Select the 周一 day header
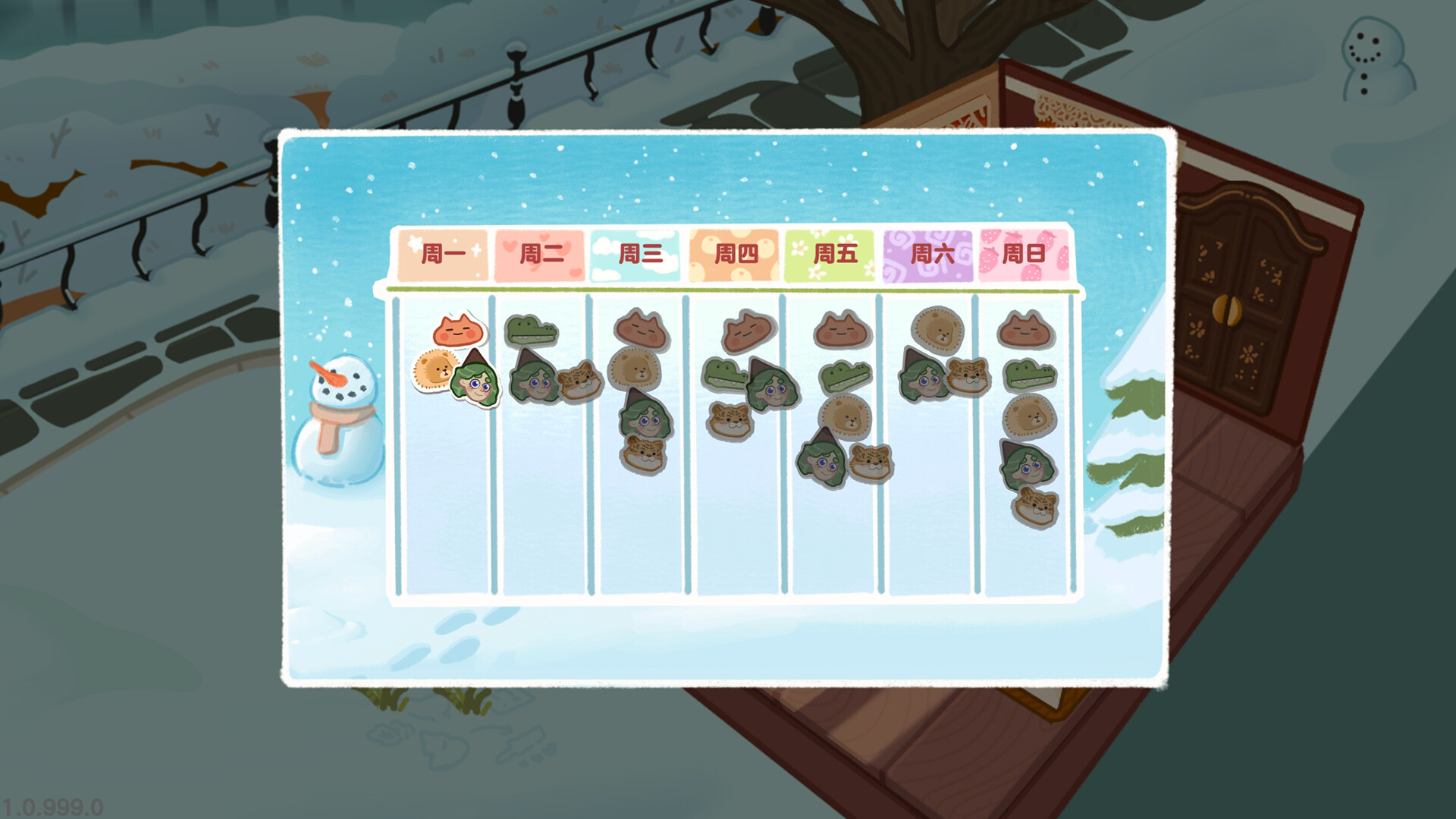Viewport: 1456px width, 819px height. click(x=442, y=254)
